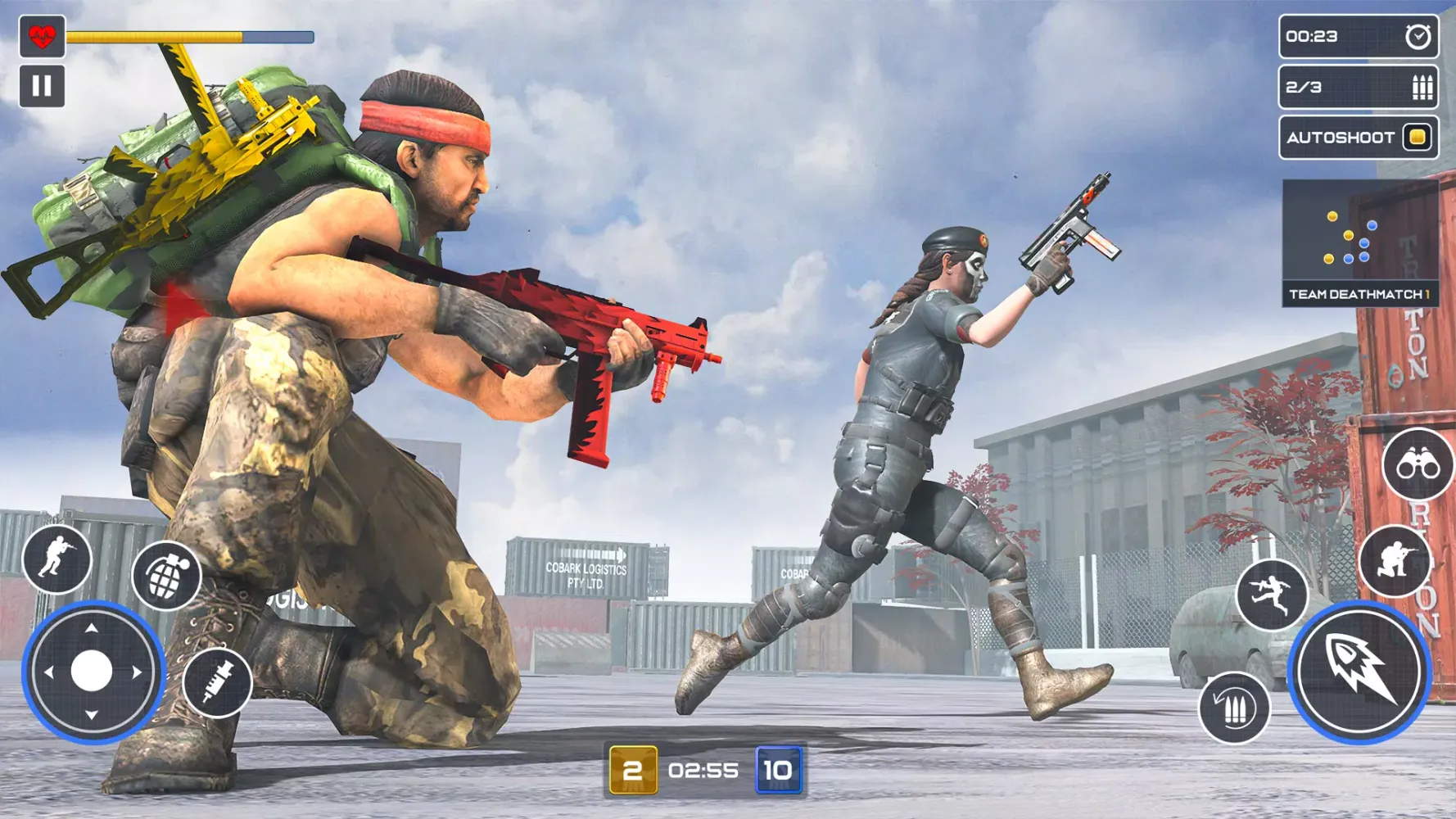Toggle the AUTOSHOOT switch

[x=1415, y=138]
